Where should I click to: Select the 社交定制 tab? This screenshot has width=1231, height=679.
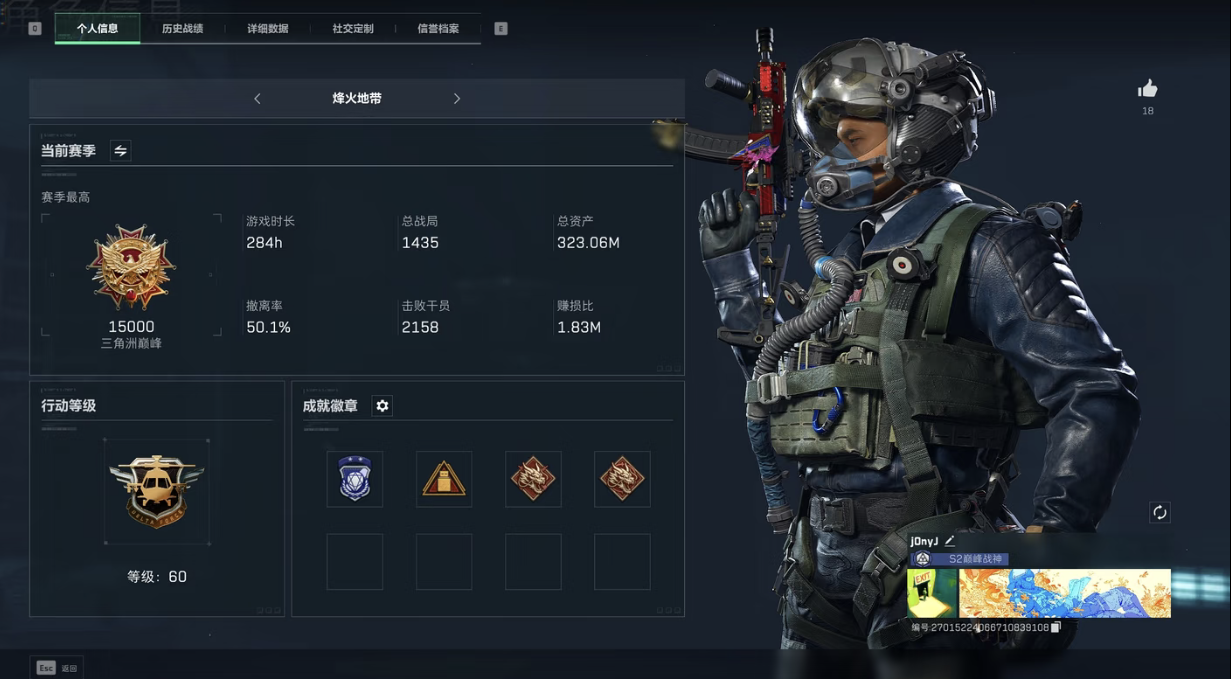click(x=353, y=29)
